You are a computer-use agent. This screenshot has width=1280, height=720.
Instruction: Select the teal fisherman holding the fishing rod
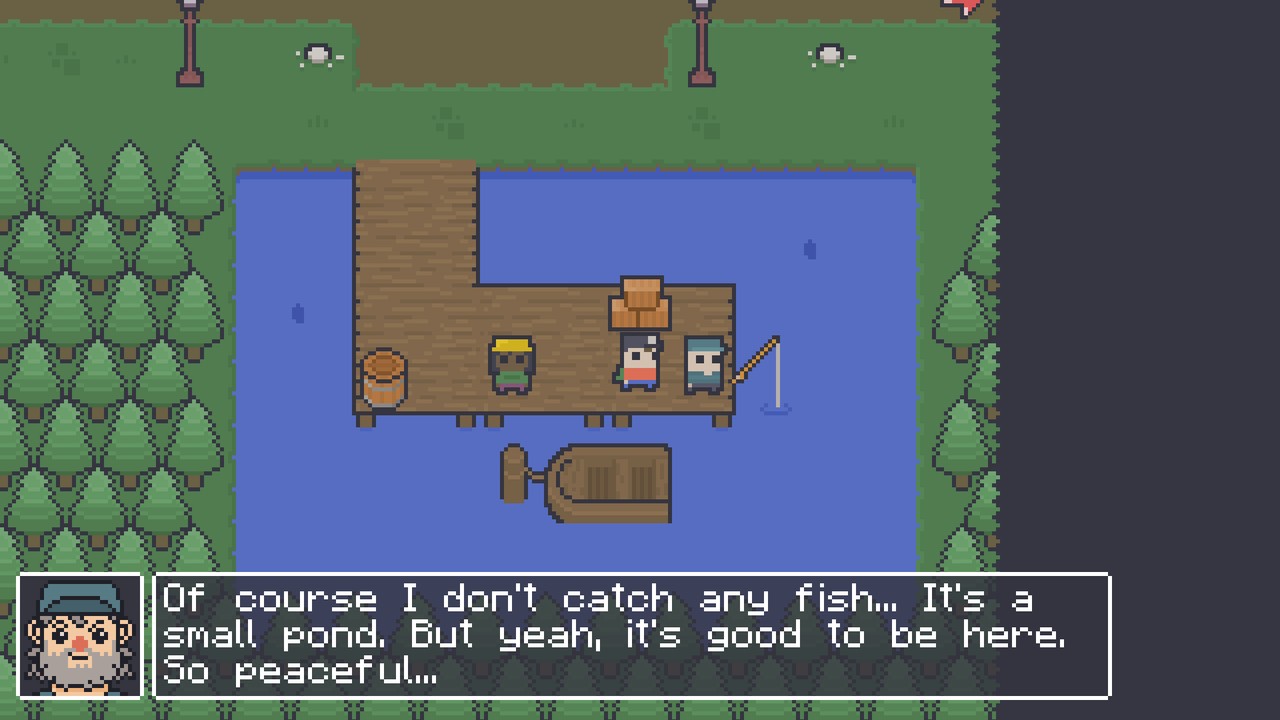click(x=703, y=365)
